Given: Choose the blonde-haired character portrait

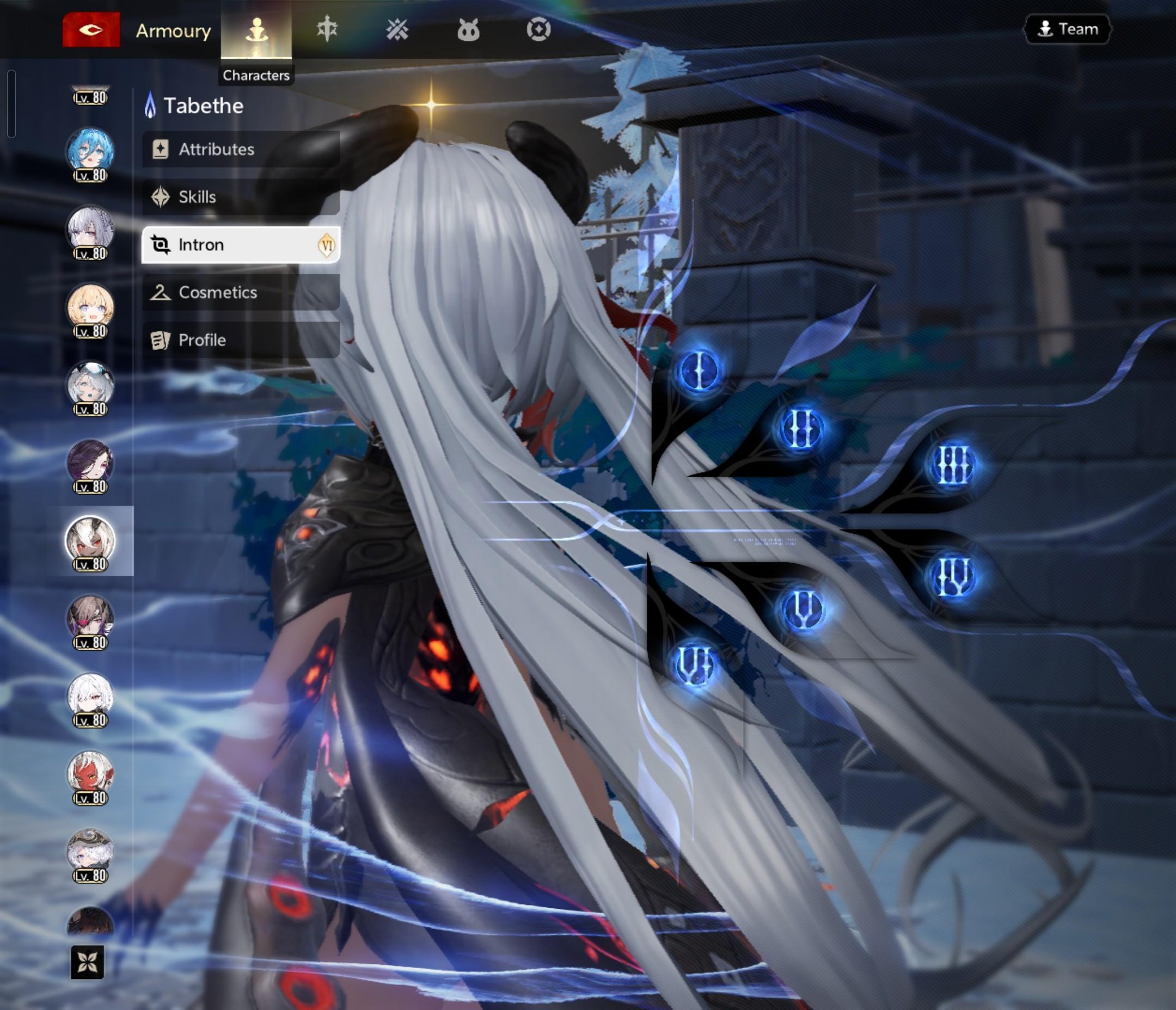Looking at the screenshot, I should click(x=90, y=307).
